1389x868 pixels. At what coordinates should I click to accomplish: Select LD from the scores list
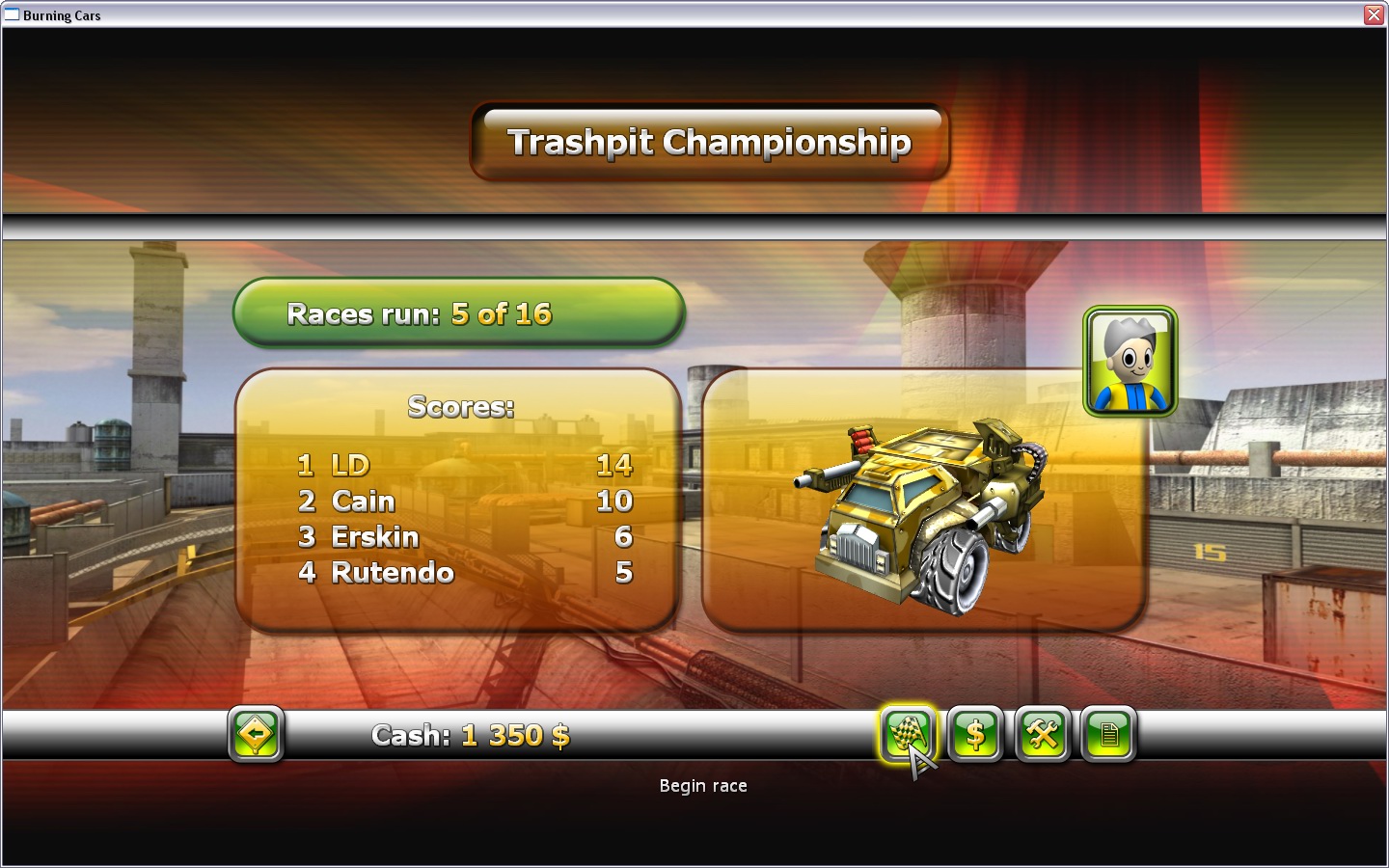point(352,466)
